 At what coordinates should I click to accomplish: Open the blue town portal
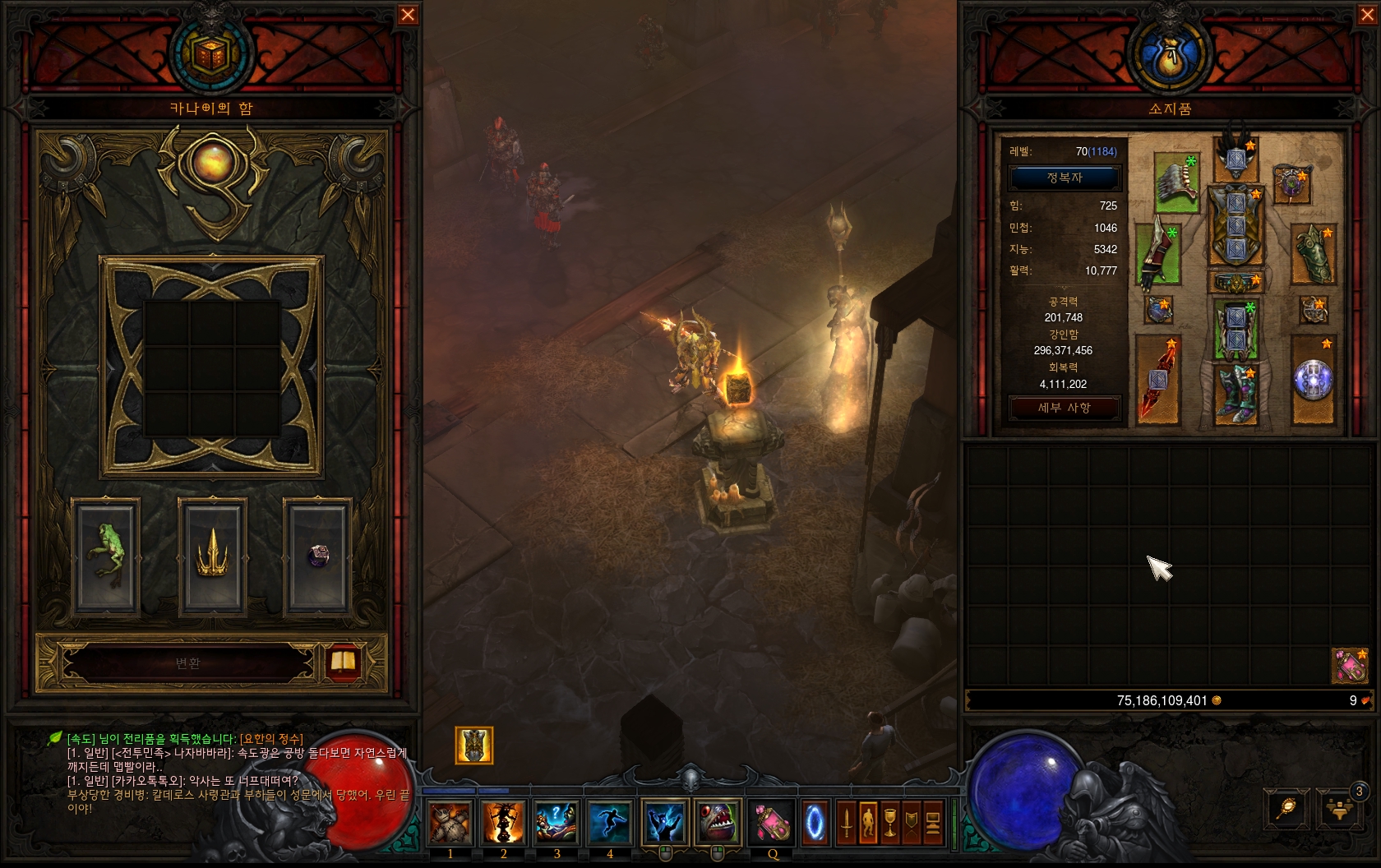815,822
